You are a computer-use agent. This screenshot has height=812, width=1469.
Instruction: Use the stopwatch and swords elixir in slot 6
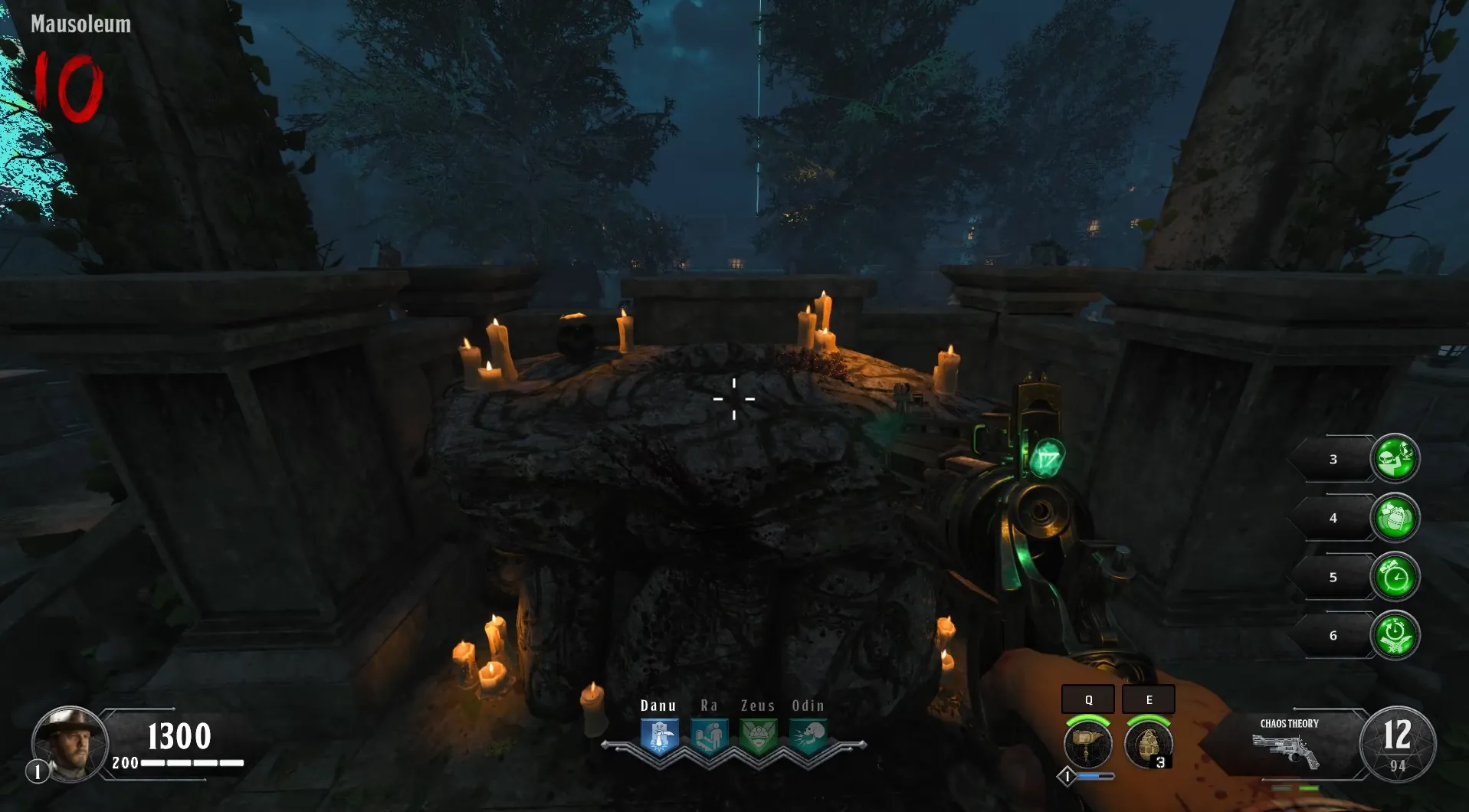pos(1395,635)
